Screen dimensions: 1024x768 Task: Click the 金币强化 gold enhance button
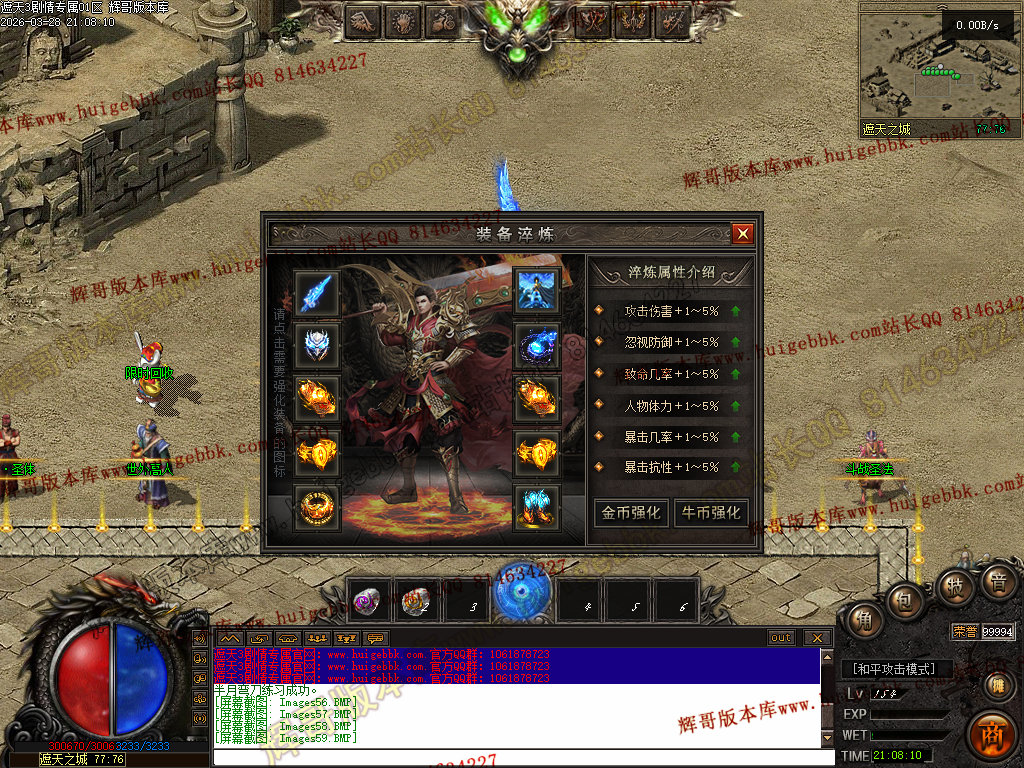[630, 512]
